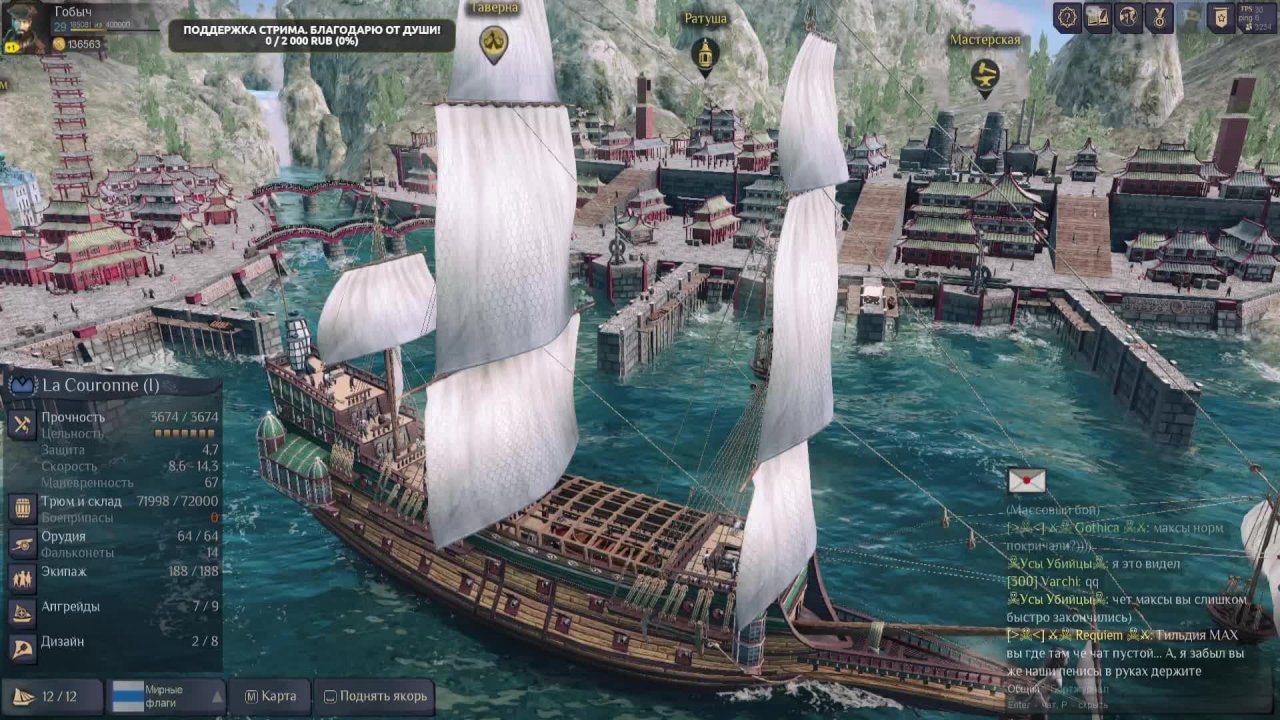
Task: Open the journal book and quill icon
Action: point(1098,18)
